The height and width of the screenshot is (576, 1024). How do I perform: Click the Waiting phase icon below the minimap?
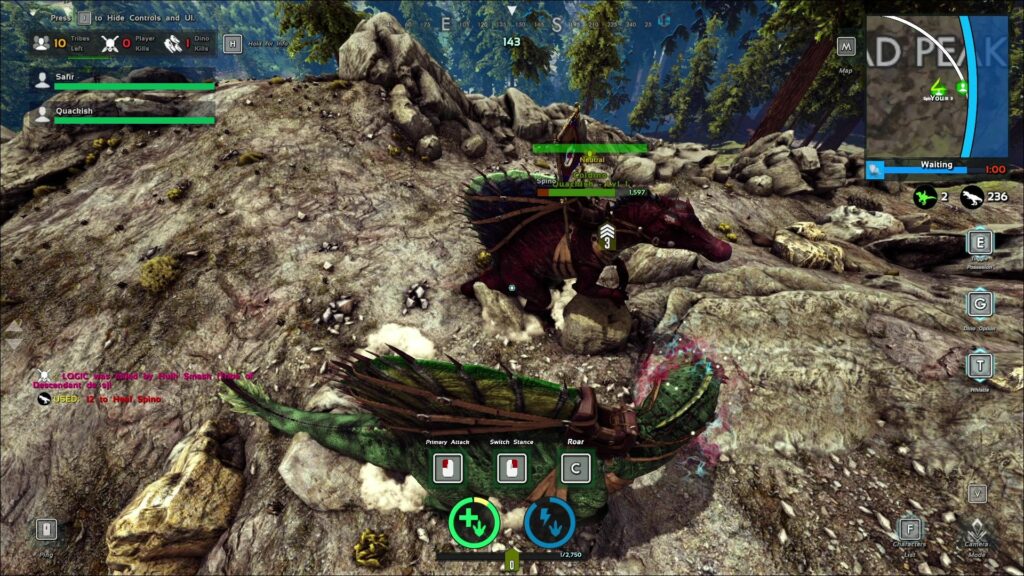(877, 170)
